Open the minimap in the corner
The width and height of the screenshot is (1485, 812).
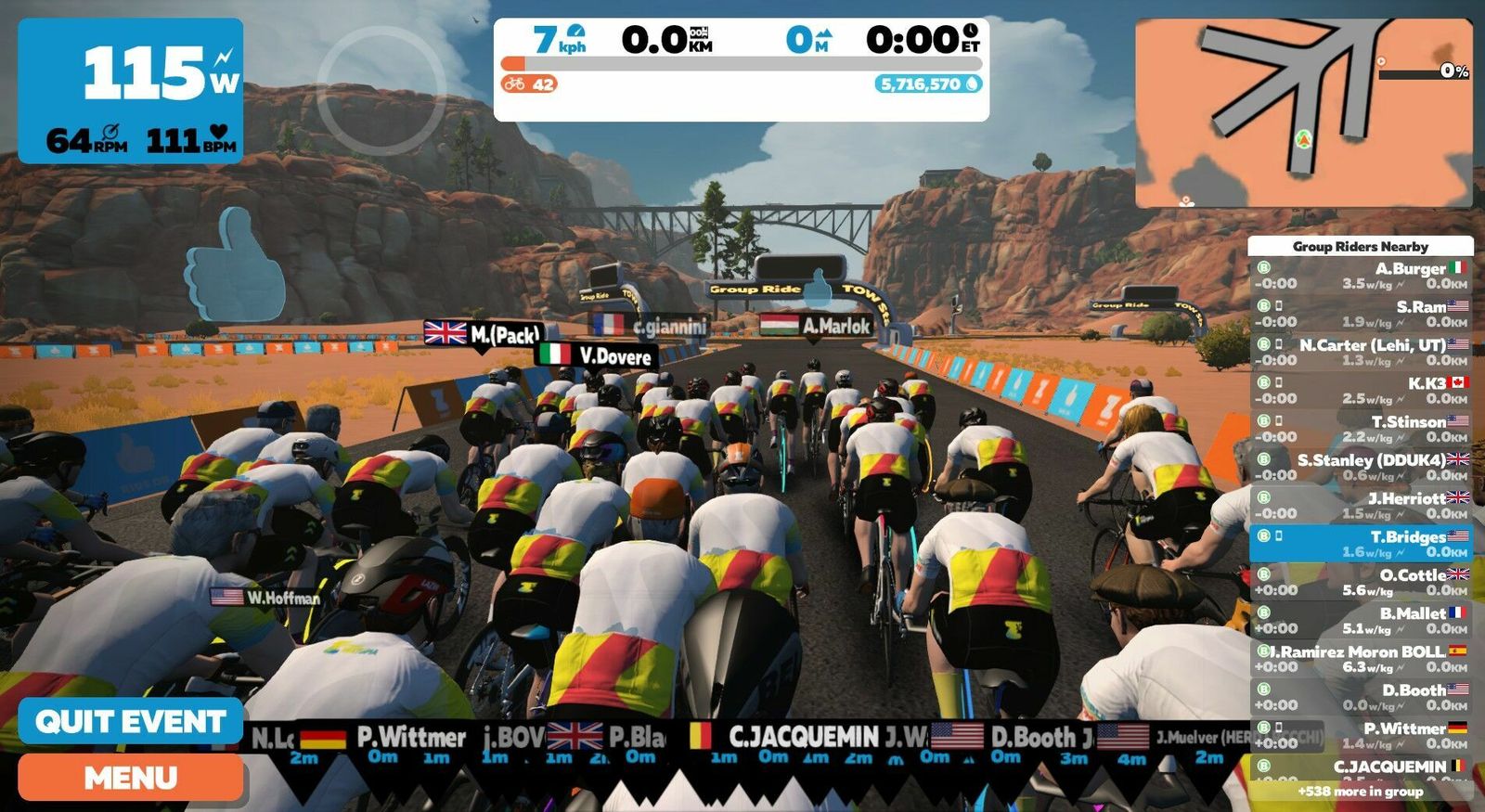tap(1303, 112)
